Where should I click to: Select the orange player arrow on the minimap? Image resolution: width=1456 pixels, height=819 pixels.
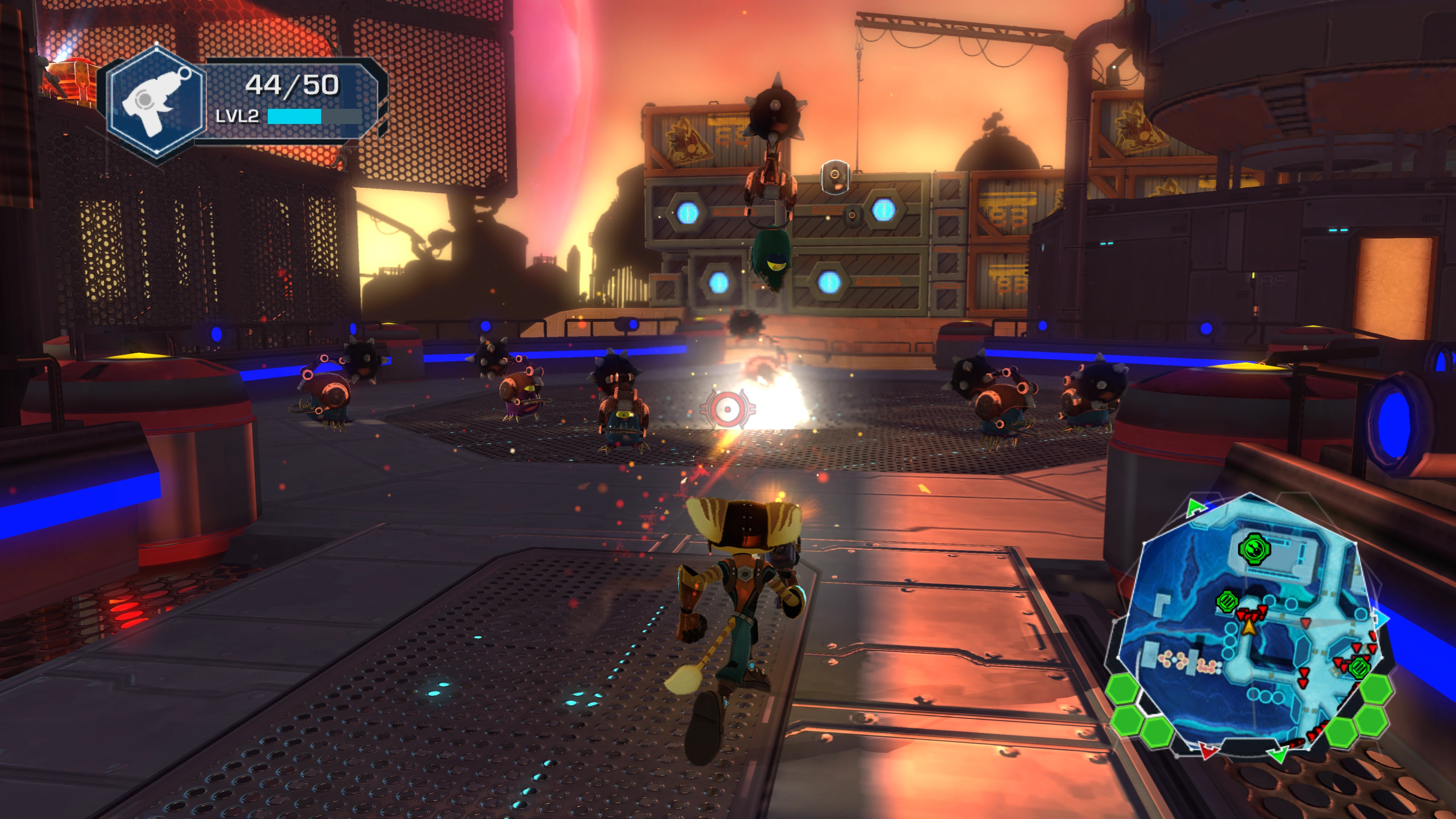click(x=1249, y=626)
